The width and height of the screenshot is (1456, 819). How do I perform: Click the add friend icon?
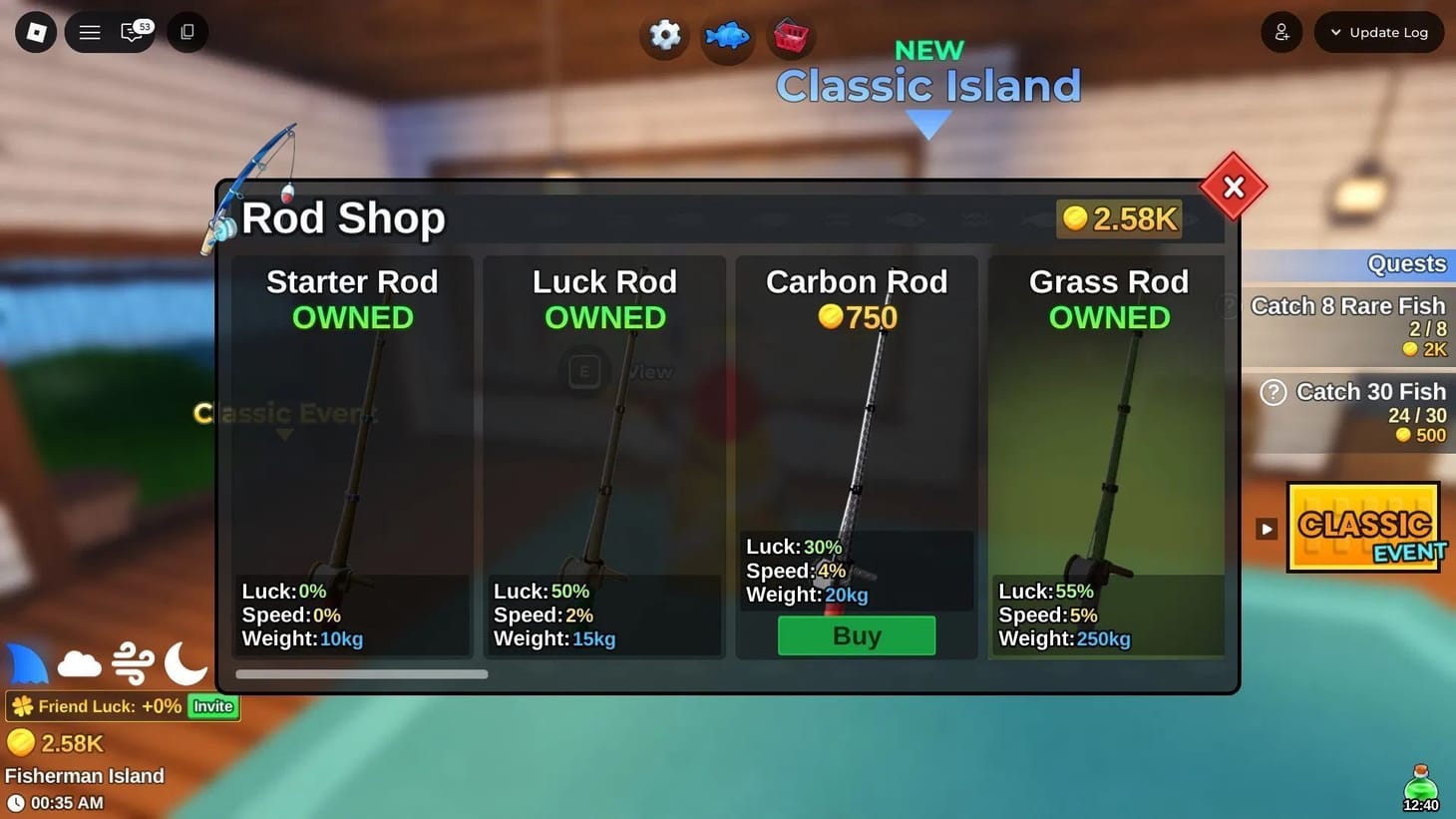point(1281,32)
